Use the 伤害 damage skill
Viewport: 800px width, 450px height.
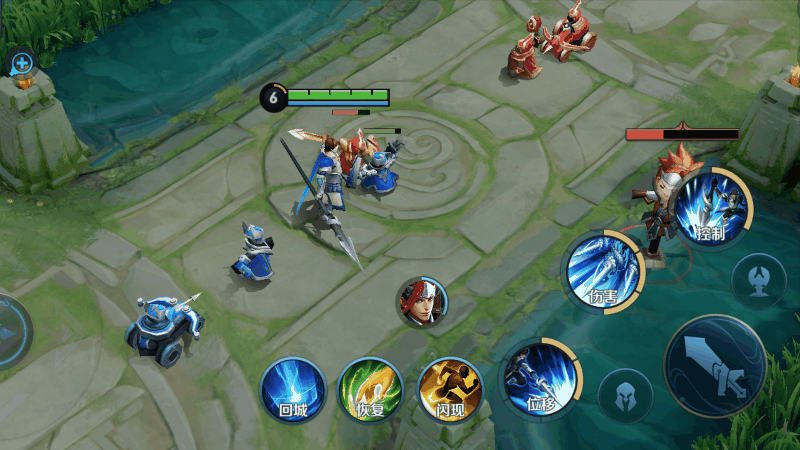tap(603, 272)
